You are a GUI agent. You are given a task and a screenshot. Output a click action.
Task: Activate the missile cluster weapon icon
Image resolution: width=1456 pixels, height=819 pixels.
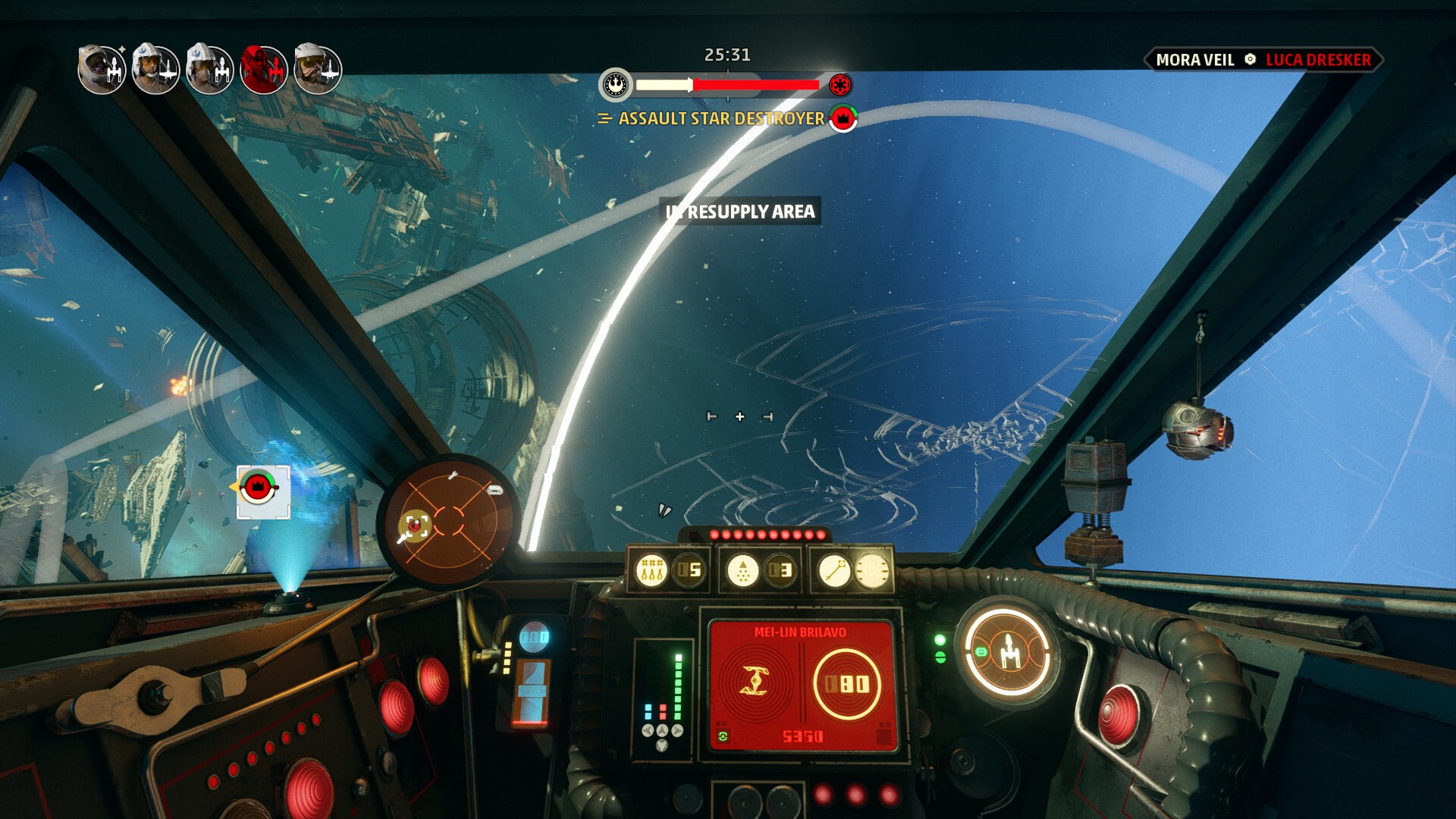[x=651, y=570]
